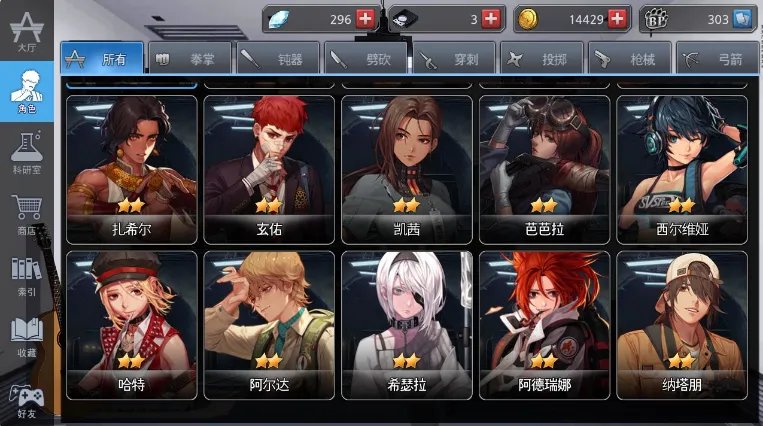Switch to the 投掷 throwing tab

click(542, 59)
